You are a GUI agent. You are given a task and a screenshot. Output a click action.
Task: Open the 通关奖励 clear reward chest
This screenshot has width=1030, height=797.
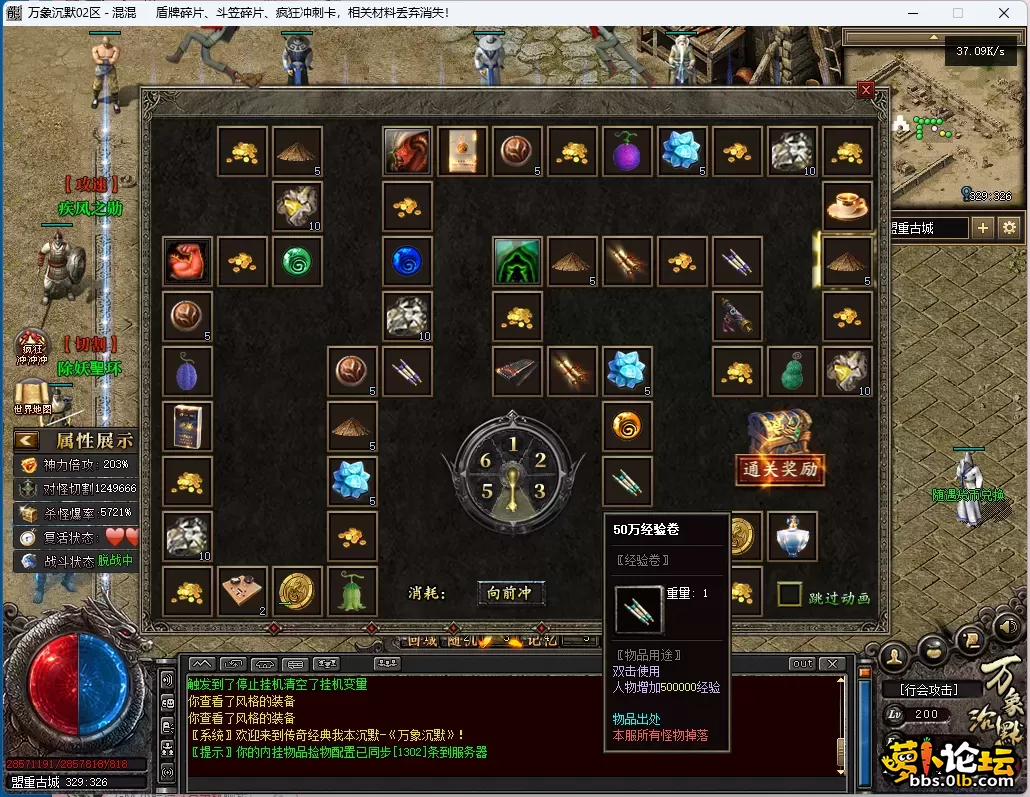[781, 449]
